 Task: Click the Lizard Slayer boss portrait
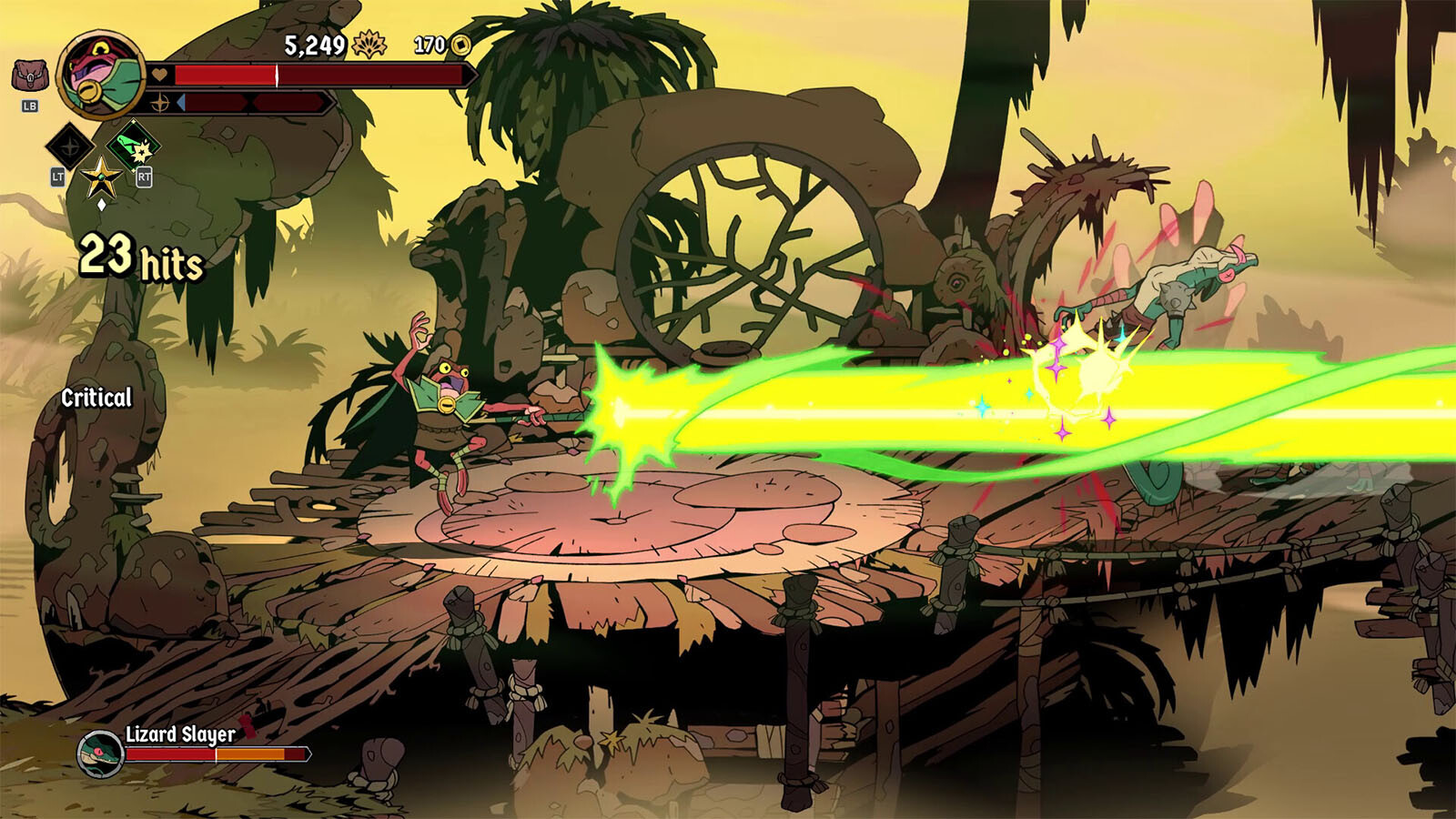coord(100,753)
